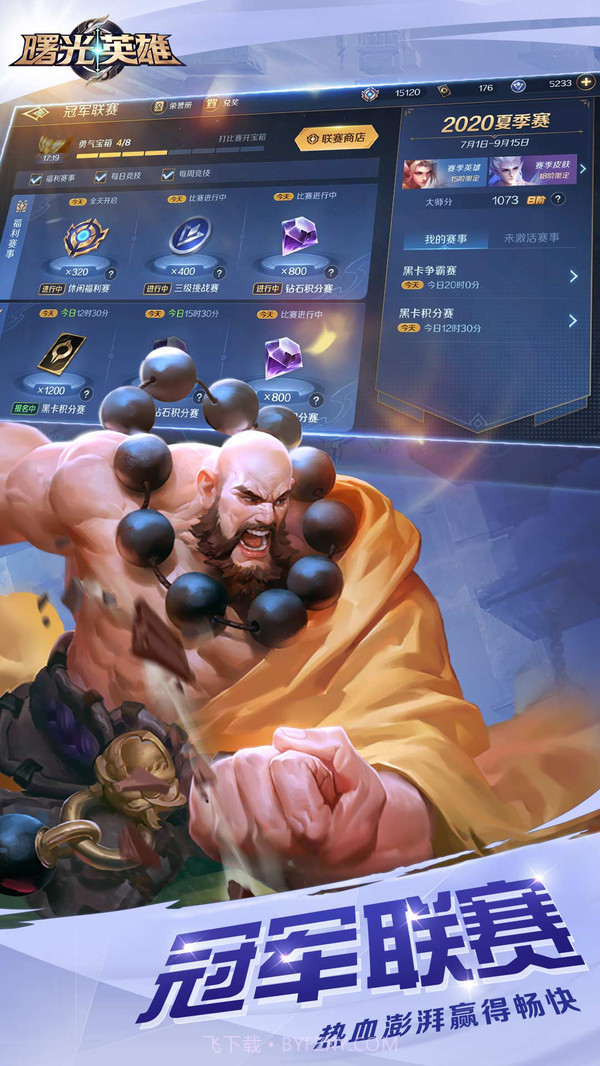Toggle the 每日竞技 filter checkbox

(100, 178)
